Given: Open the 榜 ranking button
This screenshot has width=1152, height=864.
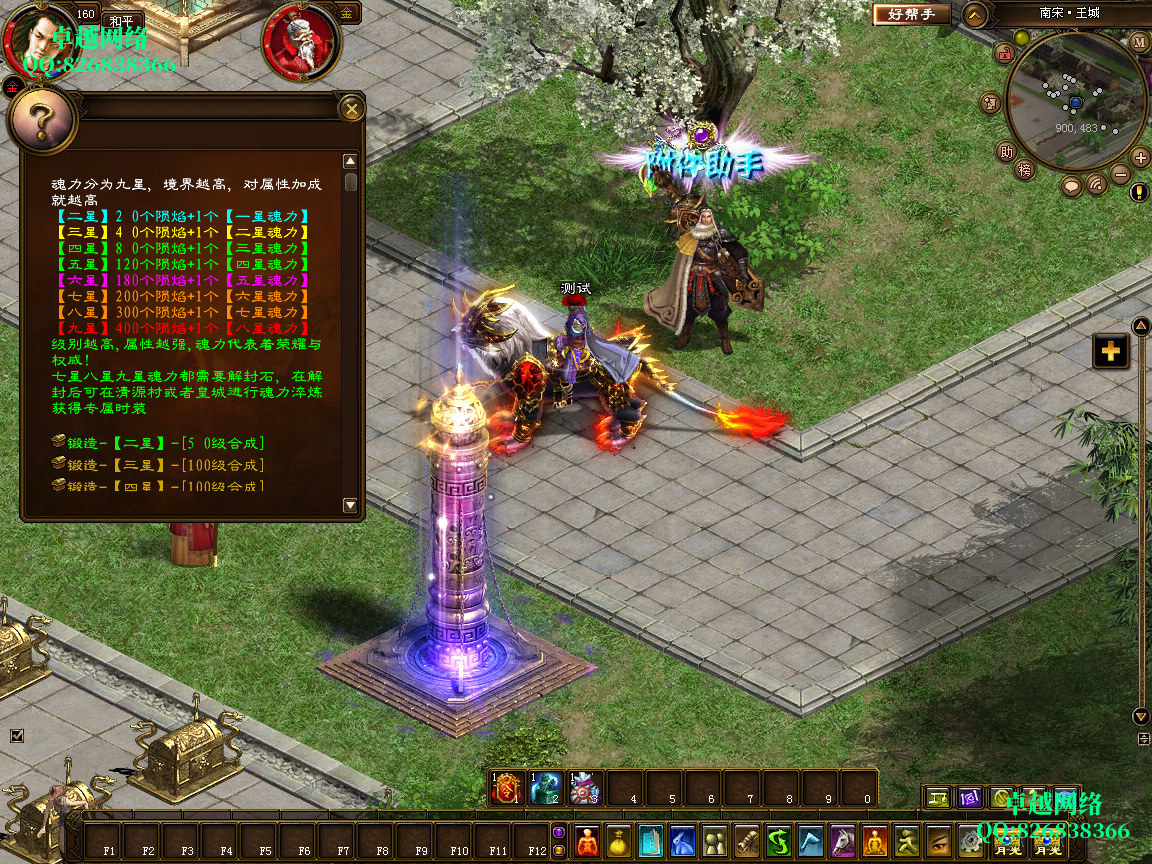Looking at the screenshot, I should coord(1024,170).
